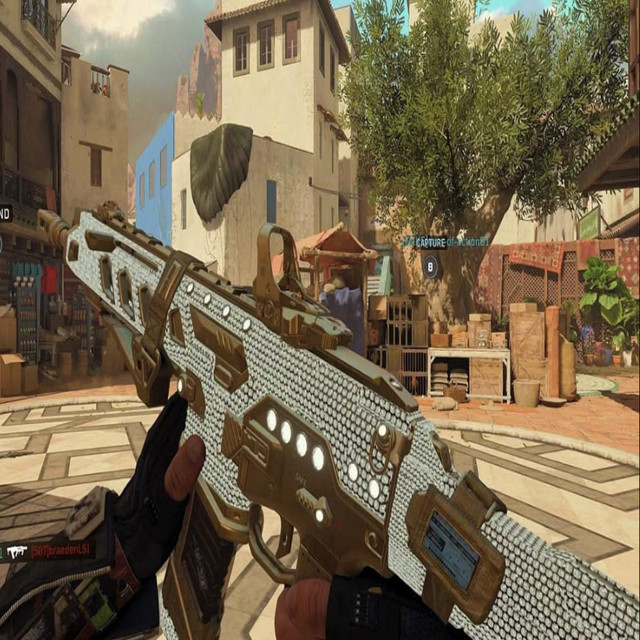Select the B capture objective marker

pyautogui.click(x=431, y=266)
